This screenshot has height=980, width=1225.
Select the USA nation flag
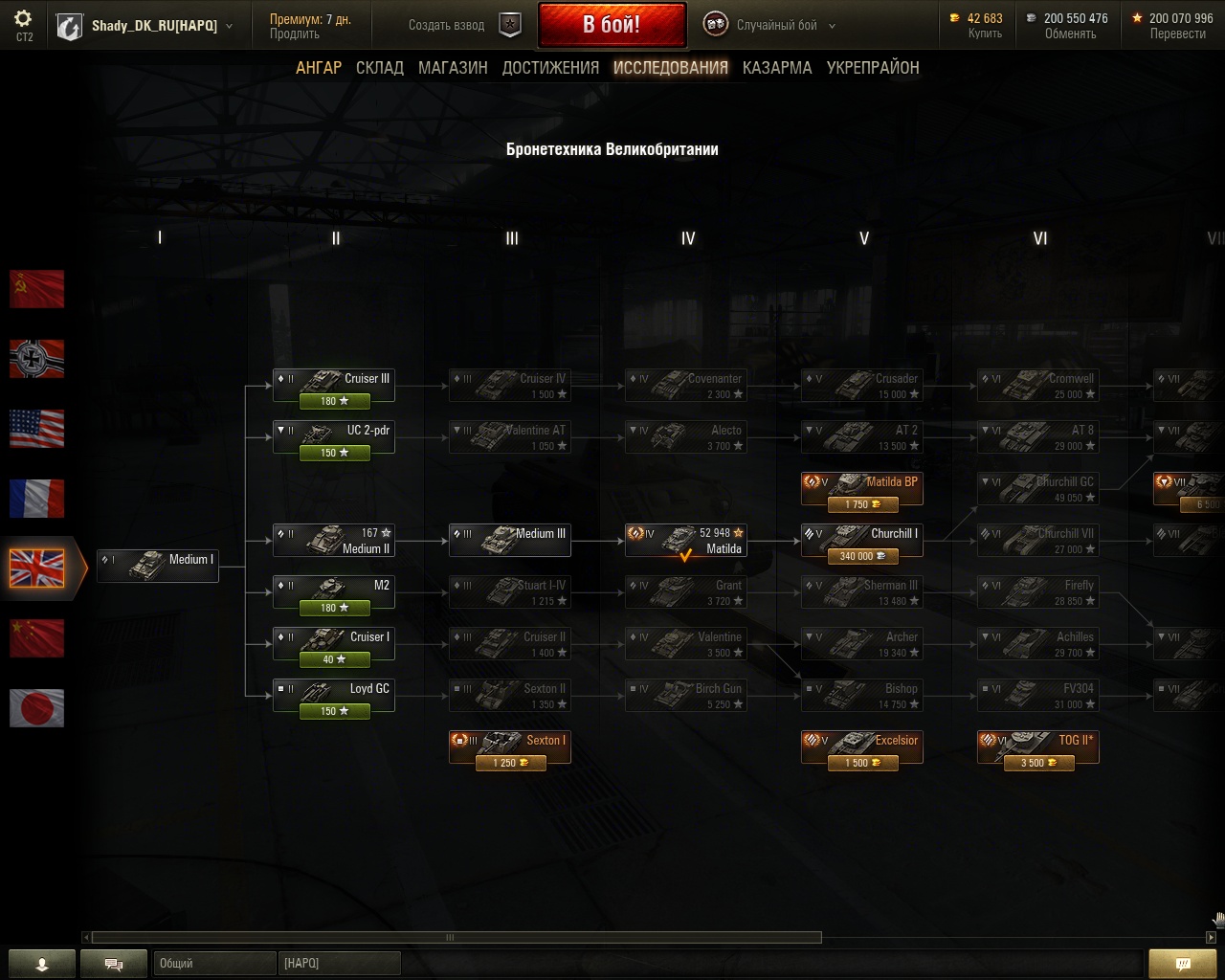click(37, 429)
